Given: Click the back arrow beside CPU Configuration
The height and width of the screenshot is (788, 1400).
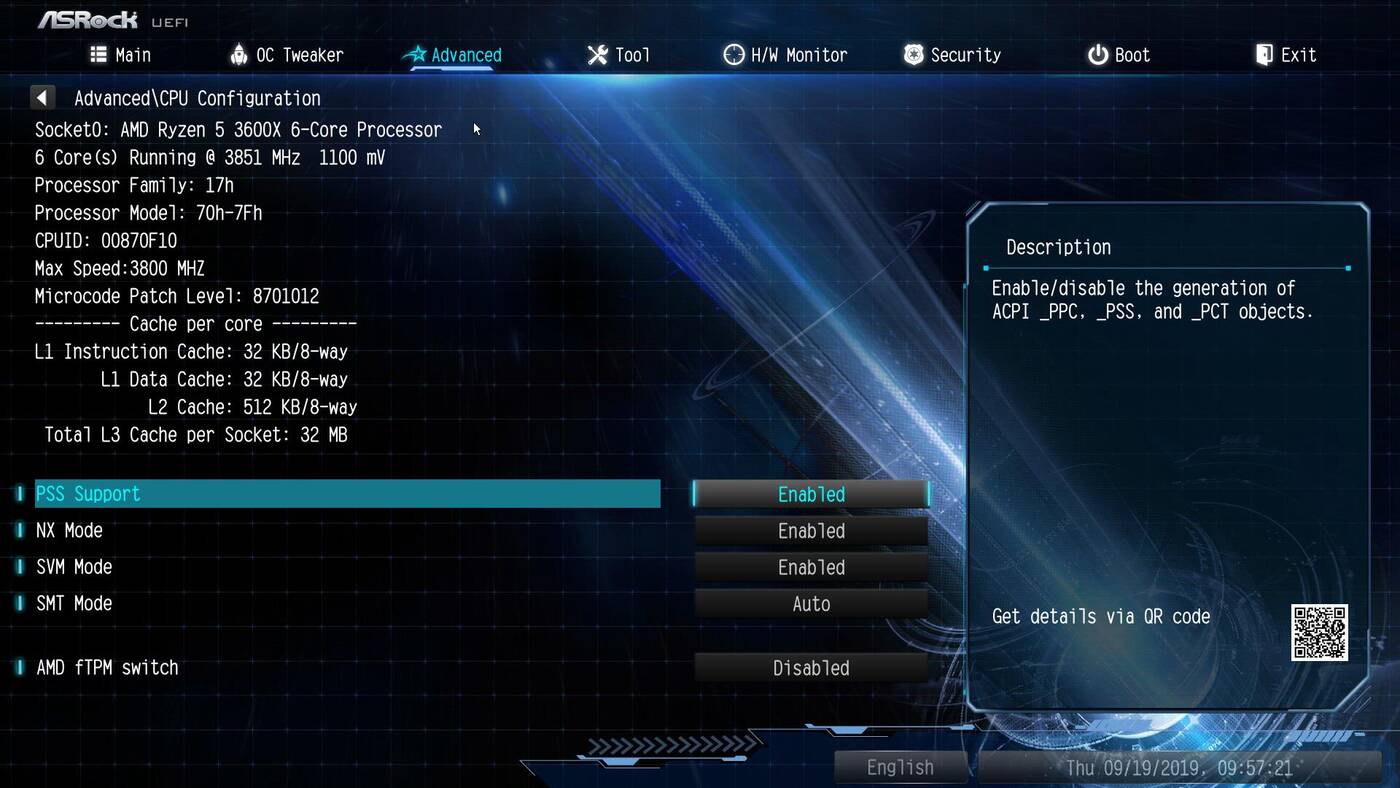Looking at the screenshot, I should click(x=42, y=98).
